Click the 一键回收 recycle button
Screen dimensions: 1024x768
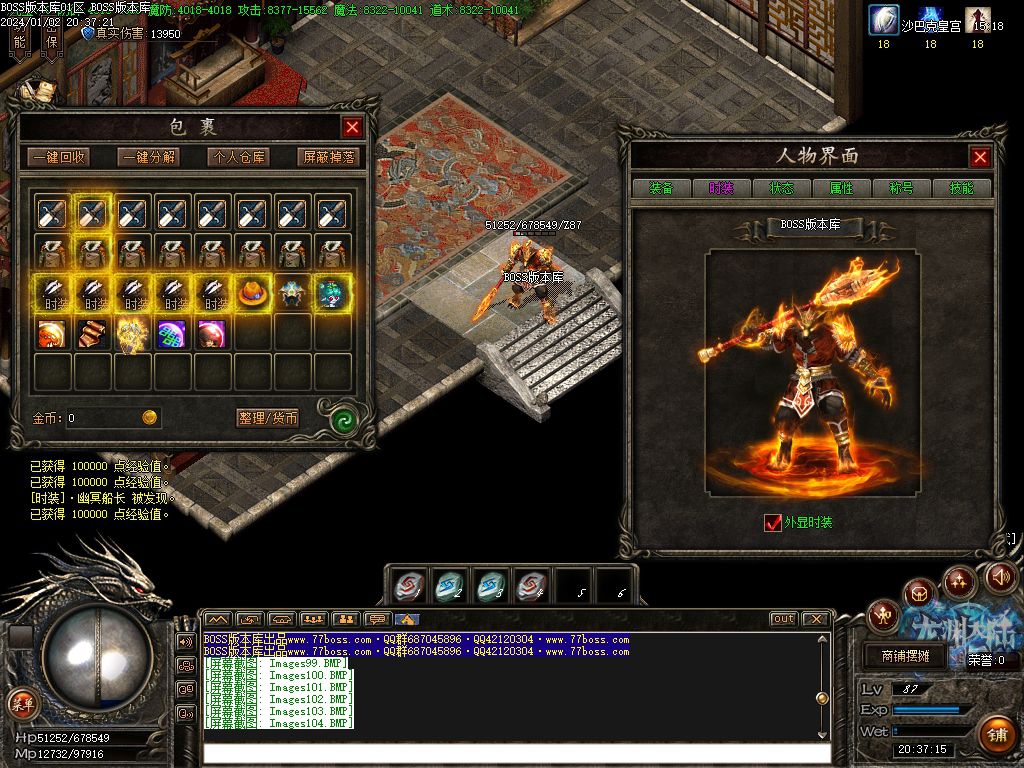[58, 157]
